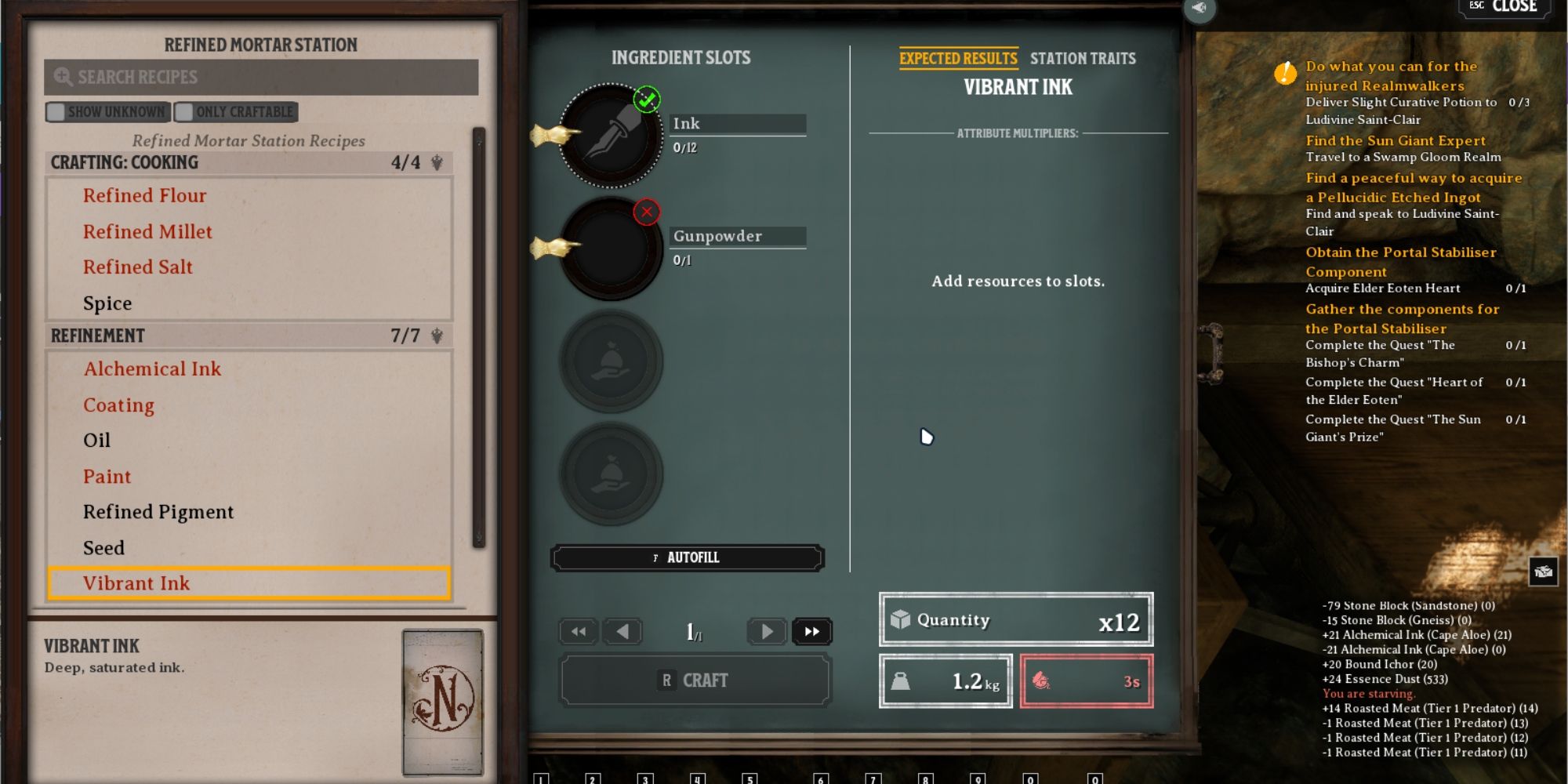Enable the Only Craftable checkbox

tap(186, 111)
